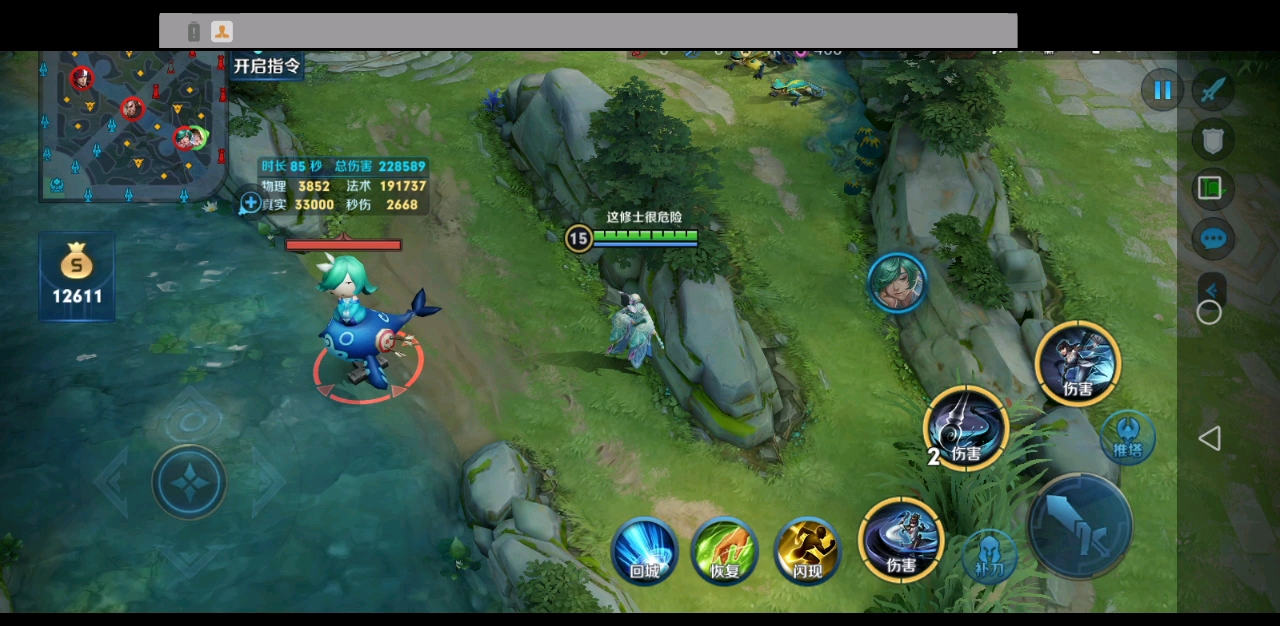Choose the 推塔 attack tower button
1280x626 pixels.
(1128, 437)
